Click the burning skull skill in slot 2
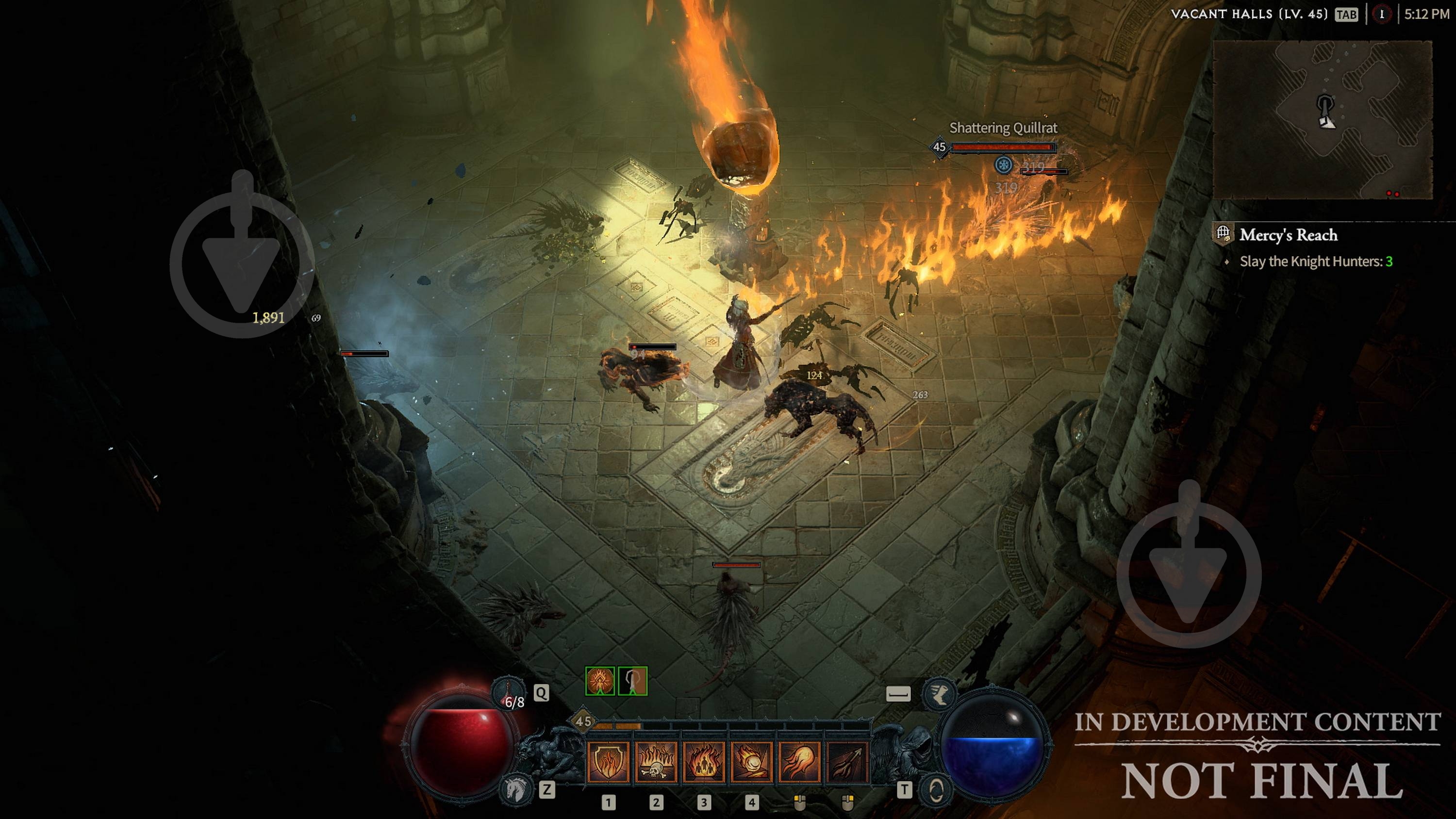The image size is (1456, 819). (656, 764)
